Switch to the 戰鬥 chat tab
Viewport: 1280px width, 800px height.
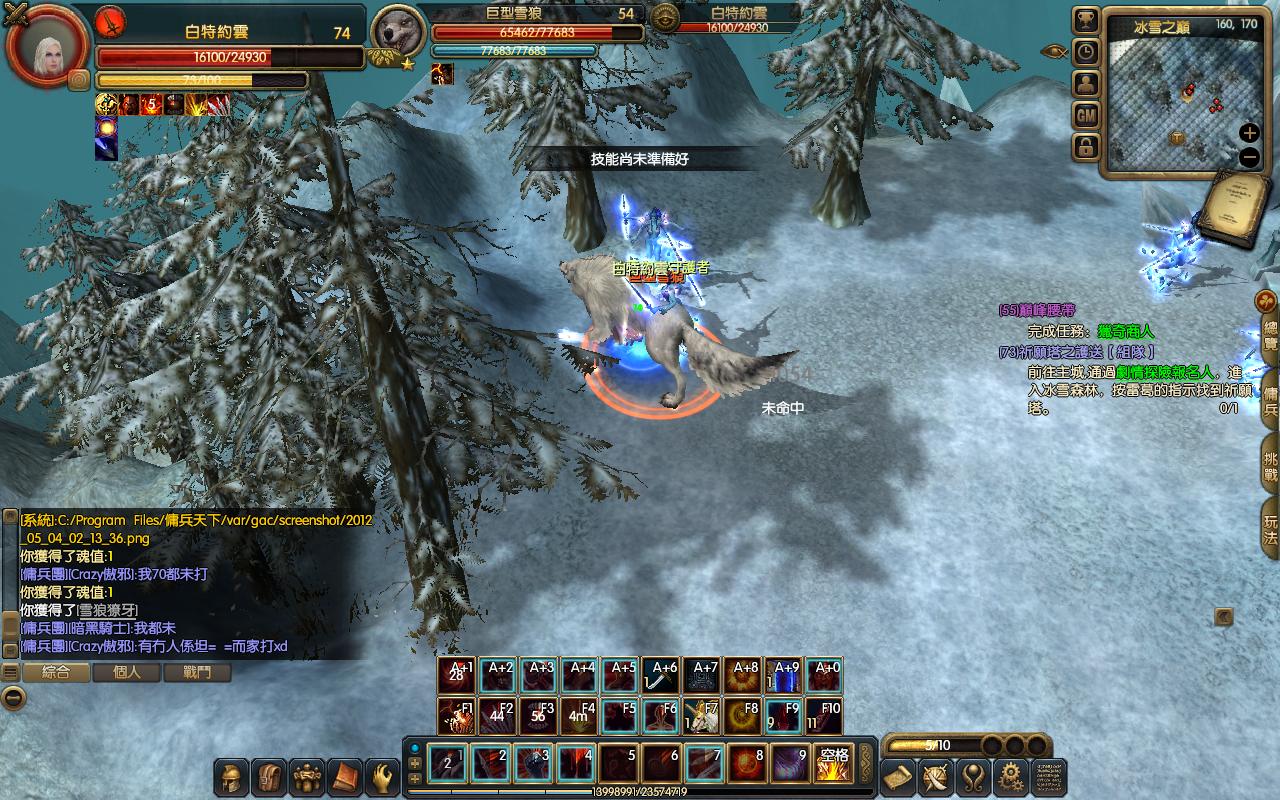click(197, 673)
